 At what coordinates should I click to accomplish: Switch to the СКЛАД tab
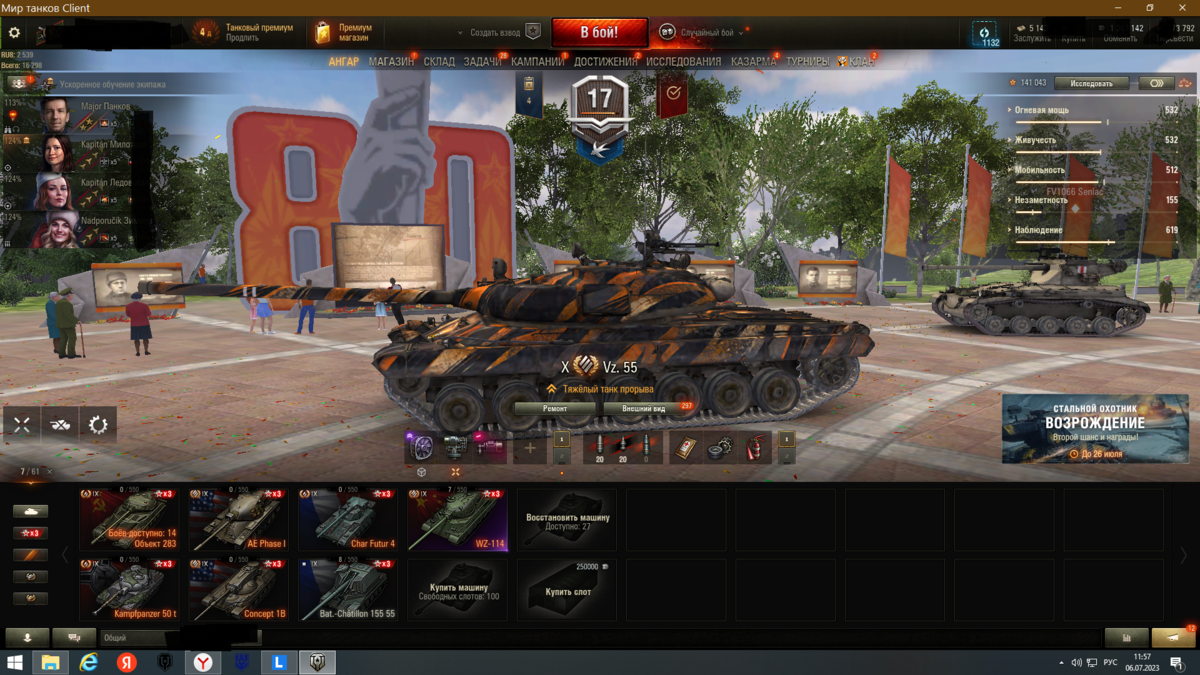439,62
